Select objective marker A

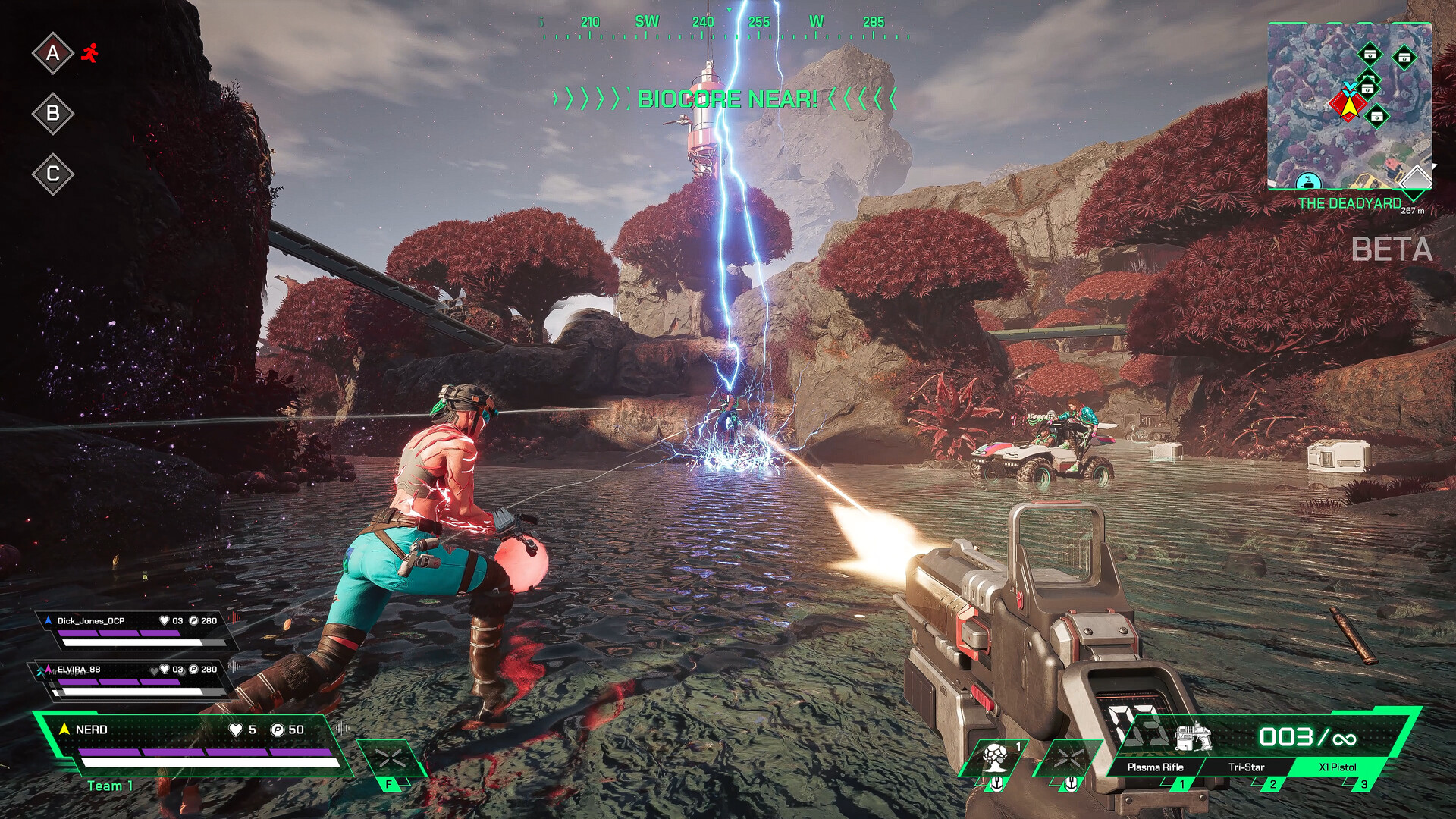52,53
